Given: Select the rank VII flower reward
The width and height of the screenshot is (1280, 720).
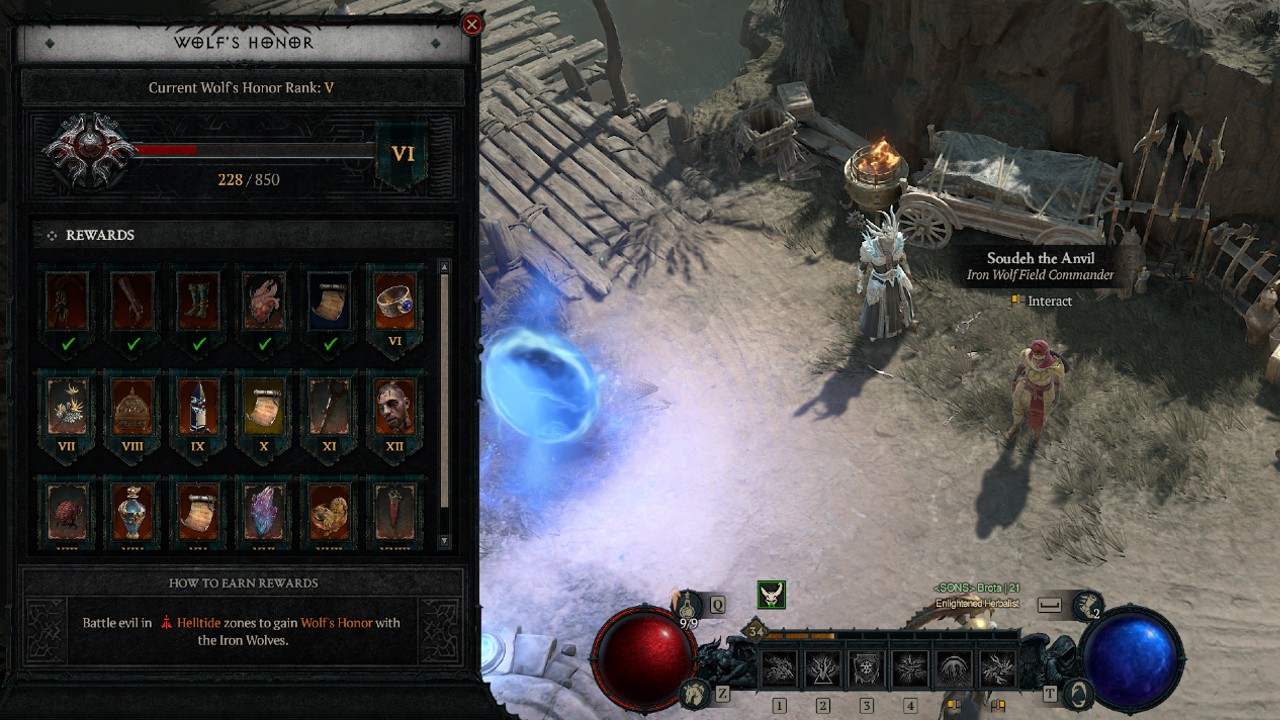Looking at the screenshot, I should click(67, 407).
